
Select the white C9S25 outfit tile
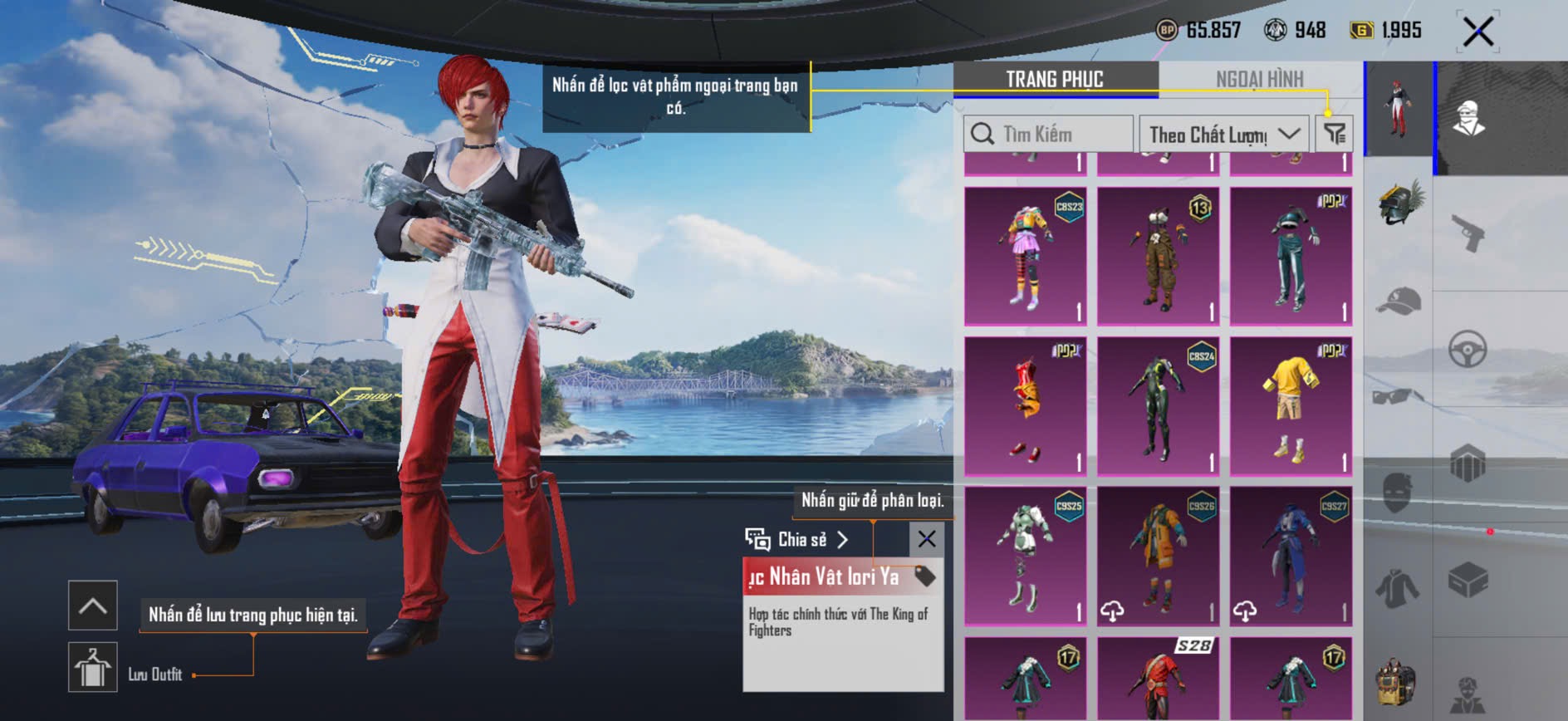(1026, 556)
